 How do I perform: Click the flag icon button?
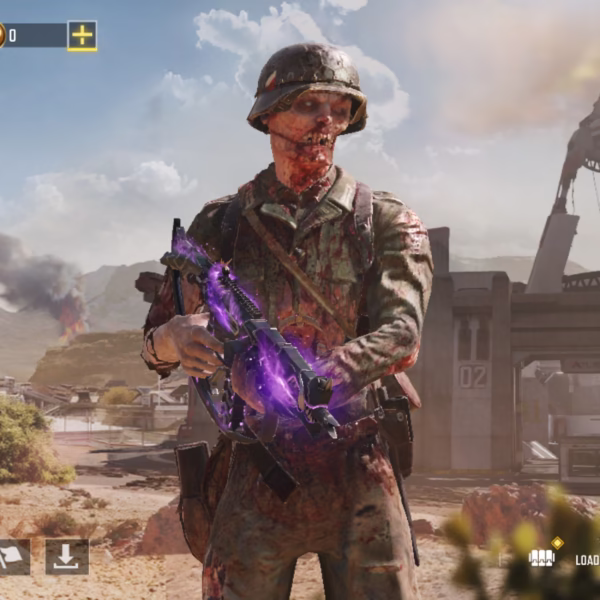click(x=12, y=557)
